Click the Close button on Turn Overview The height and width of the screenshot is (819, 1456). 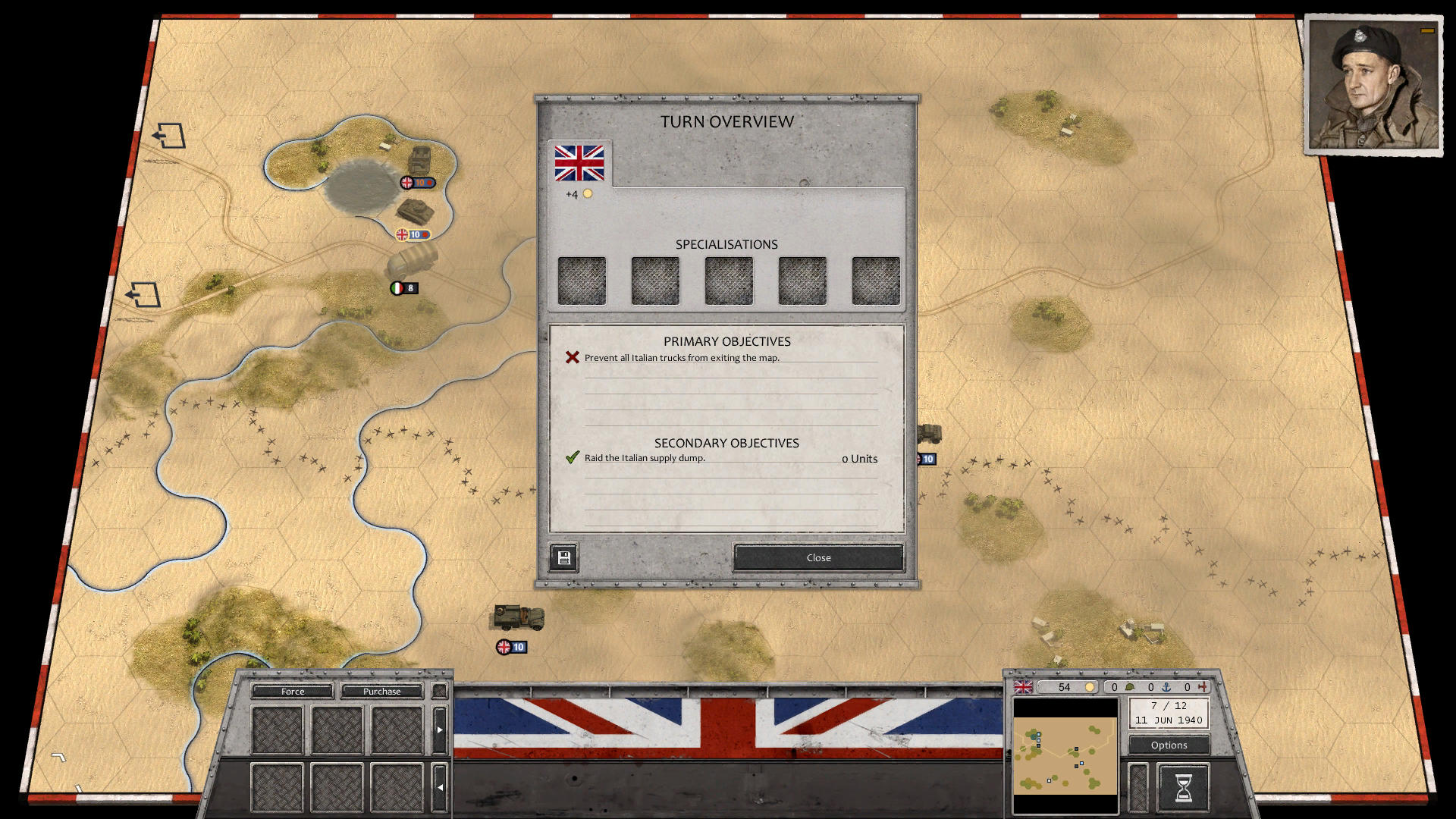click(817, 557)
